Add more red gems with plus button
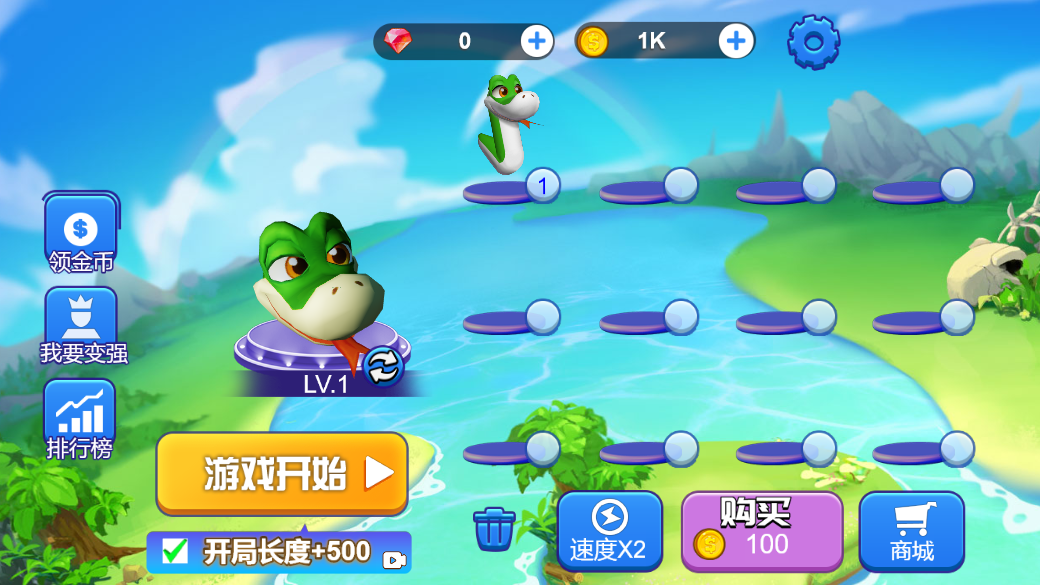 click(537, 41)
